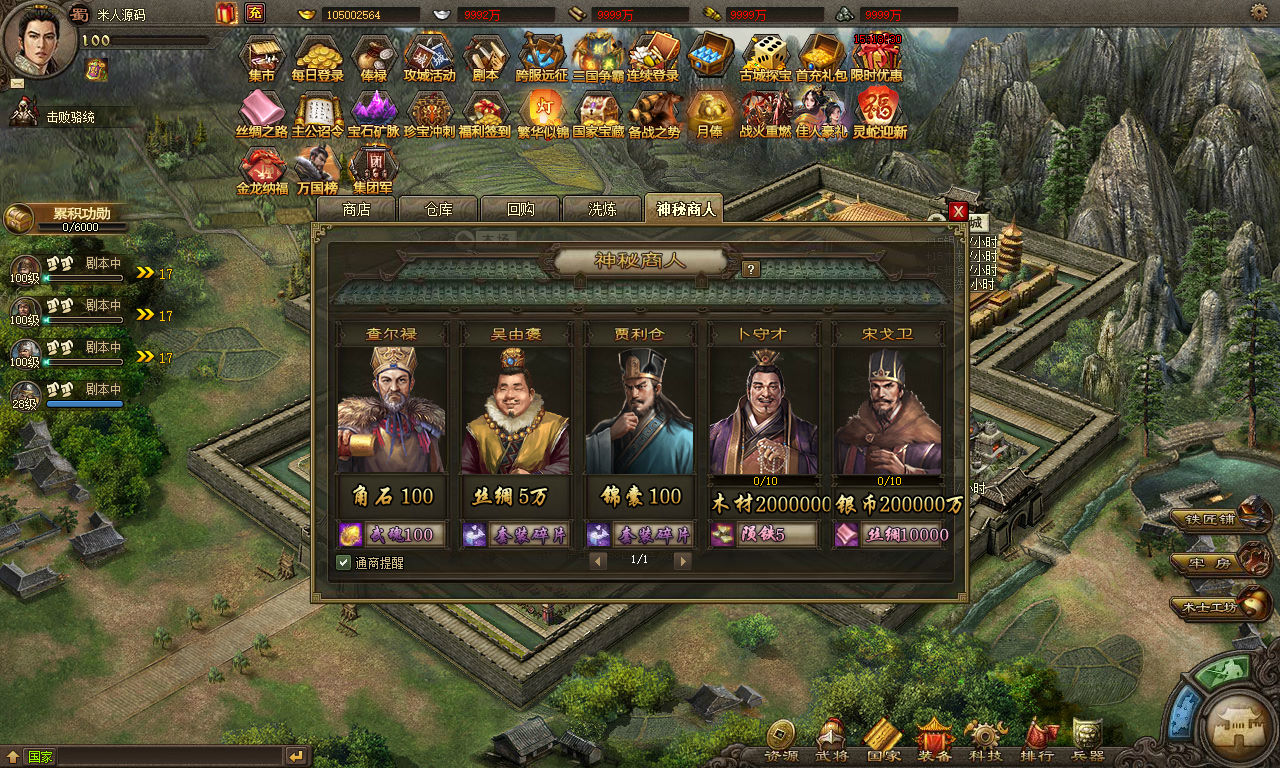Open settings gear in top corner
The image size is (1280, 768).
1259,12
